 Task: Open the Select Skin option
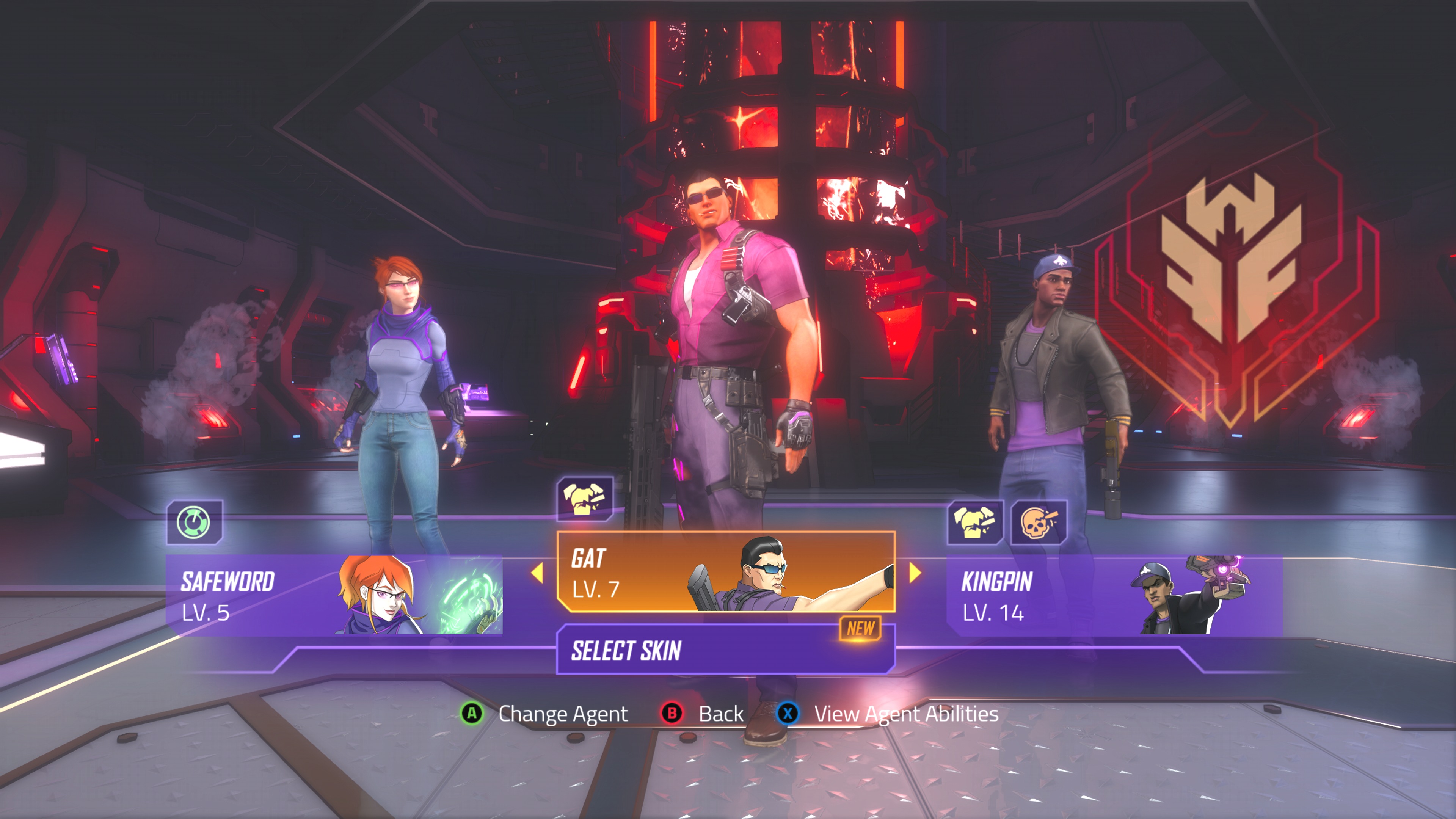point(726,650)
